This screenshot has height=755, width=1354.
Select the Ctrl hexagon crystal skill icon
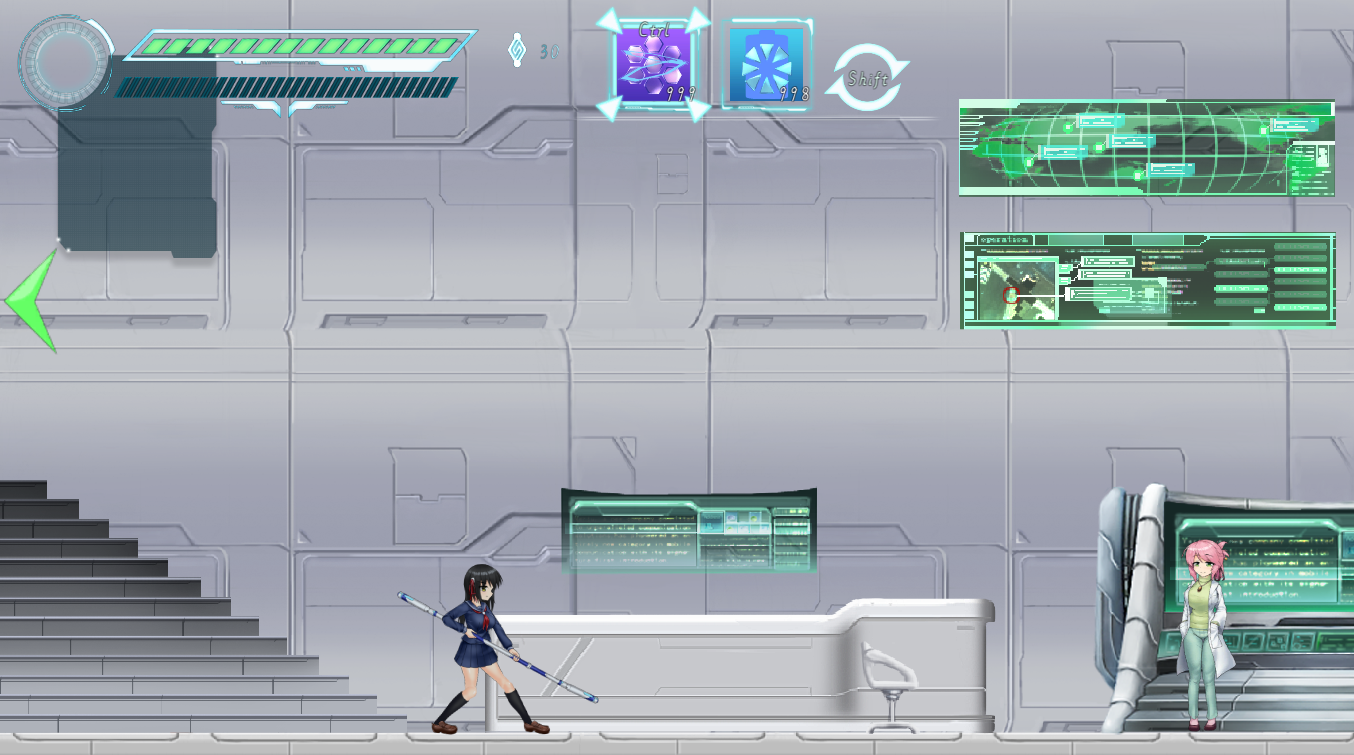653,62
